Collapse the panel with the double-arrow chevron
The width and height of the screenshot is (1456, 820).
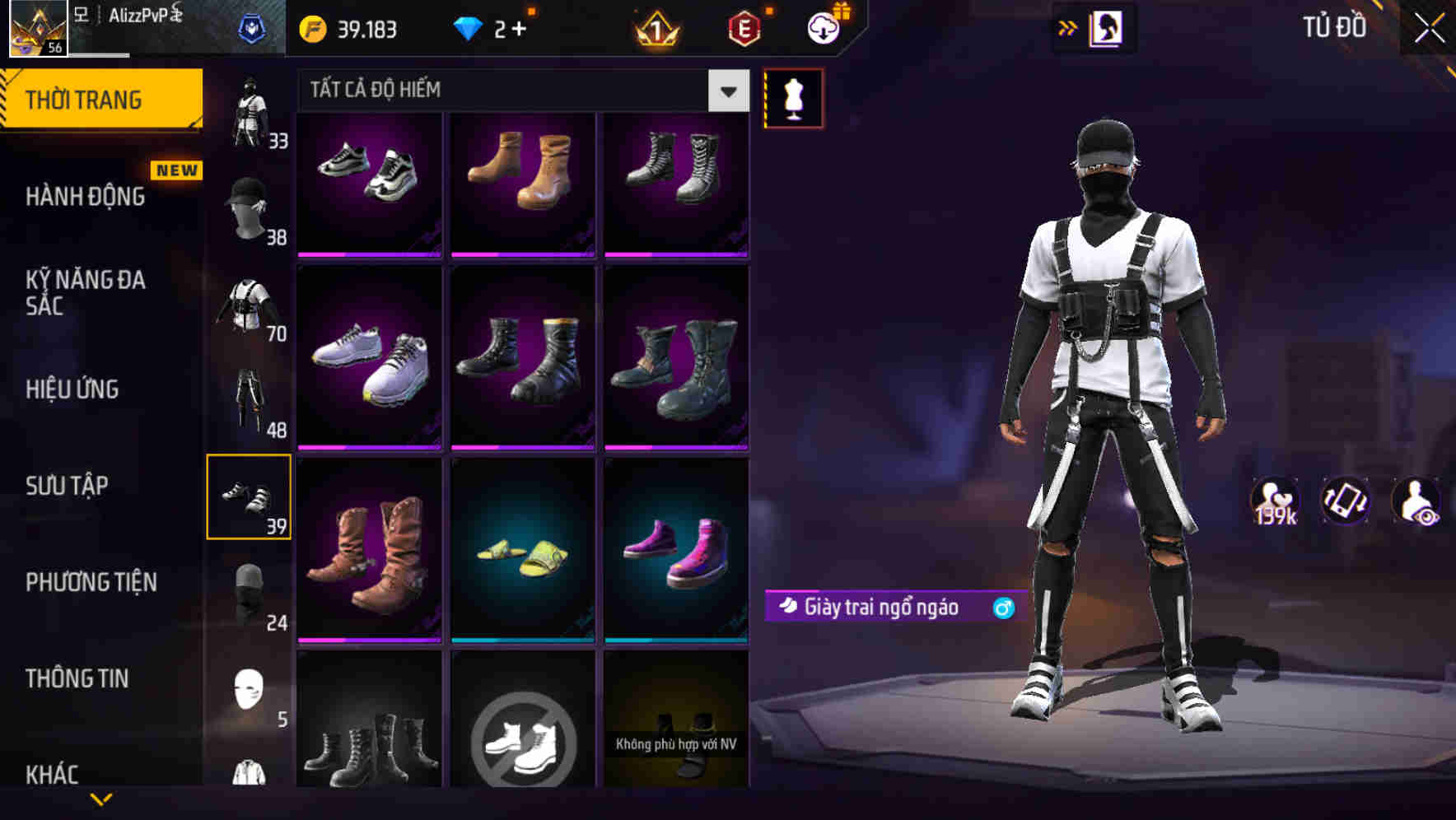click(x=1069, y=27)
